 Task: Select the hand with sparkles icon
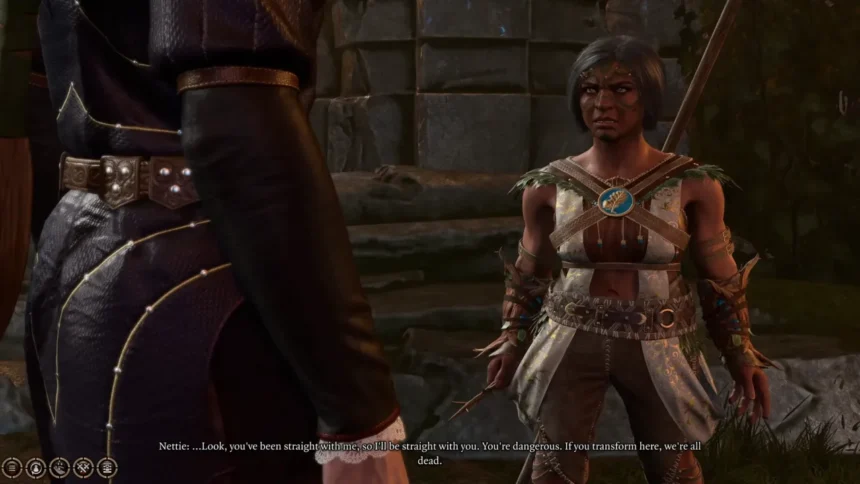coord(59,467)
